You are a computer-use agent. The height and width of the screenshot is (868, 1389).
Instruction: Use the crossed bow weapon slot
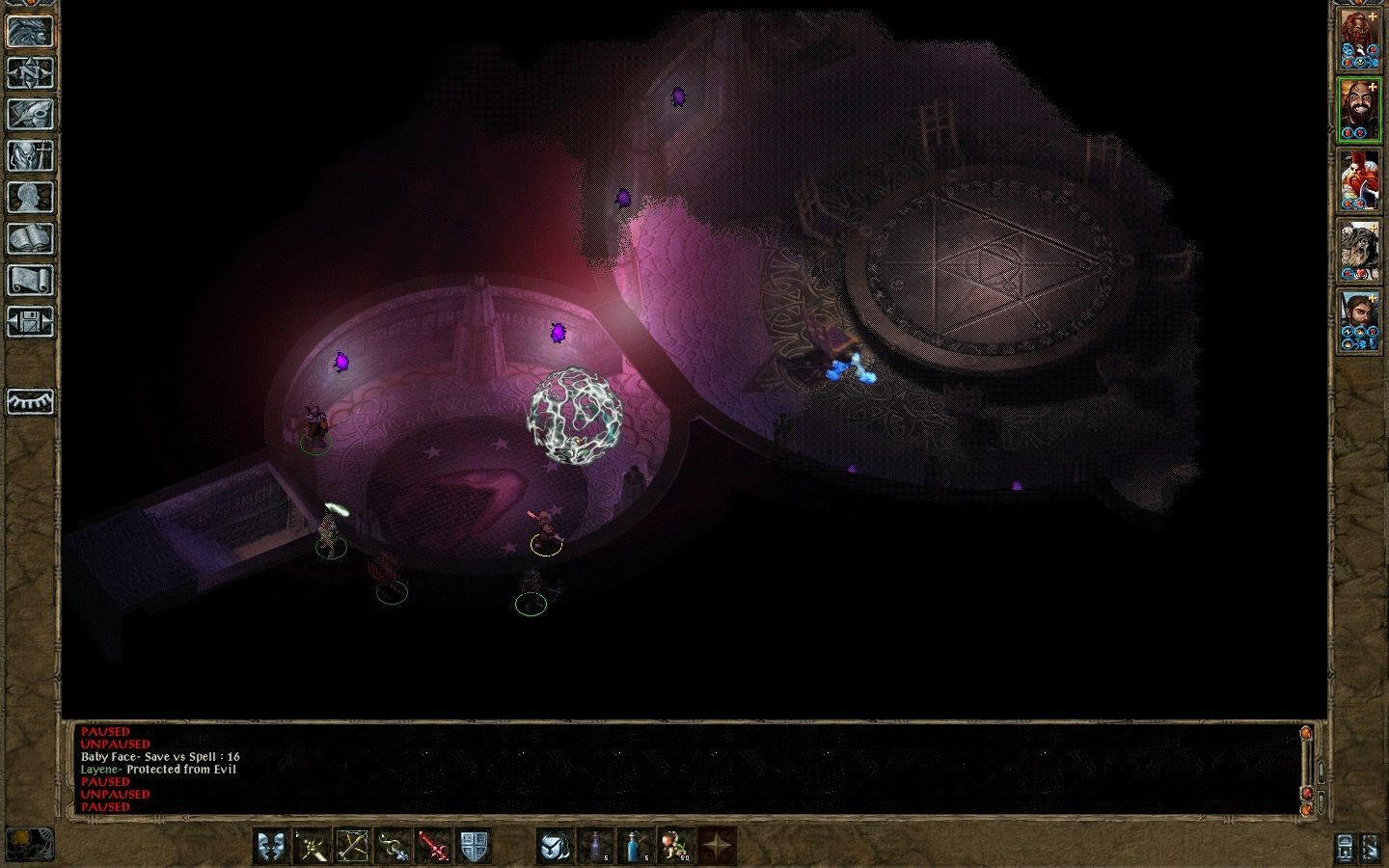pyautogui.click(x=352, y=846)
